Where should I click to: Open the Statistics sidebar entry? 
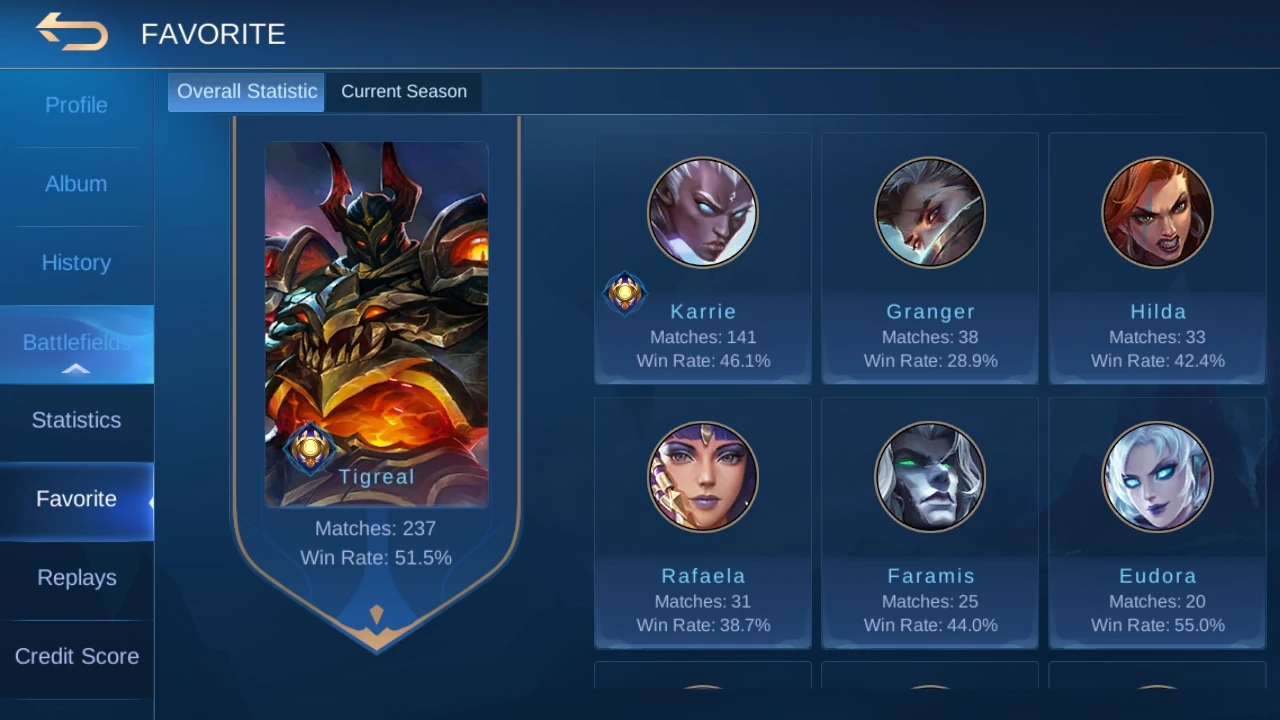click(x=76, y=420)
